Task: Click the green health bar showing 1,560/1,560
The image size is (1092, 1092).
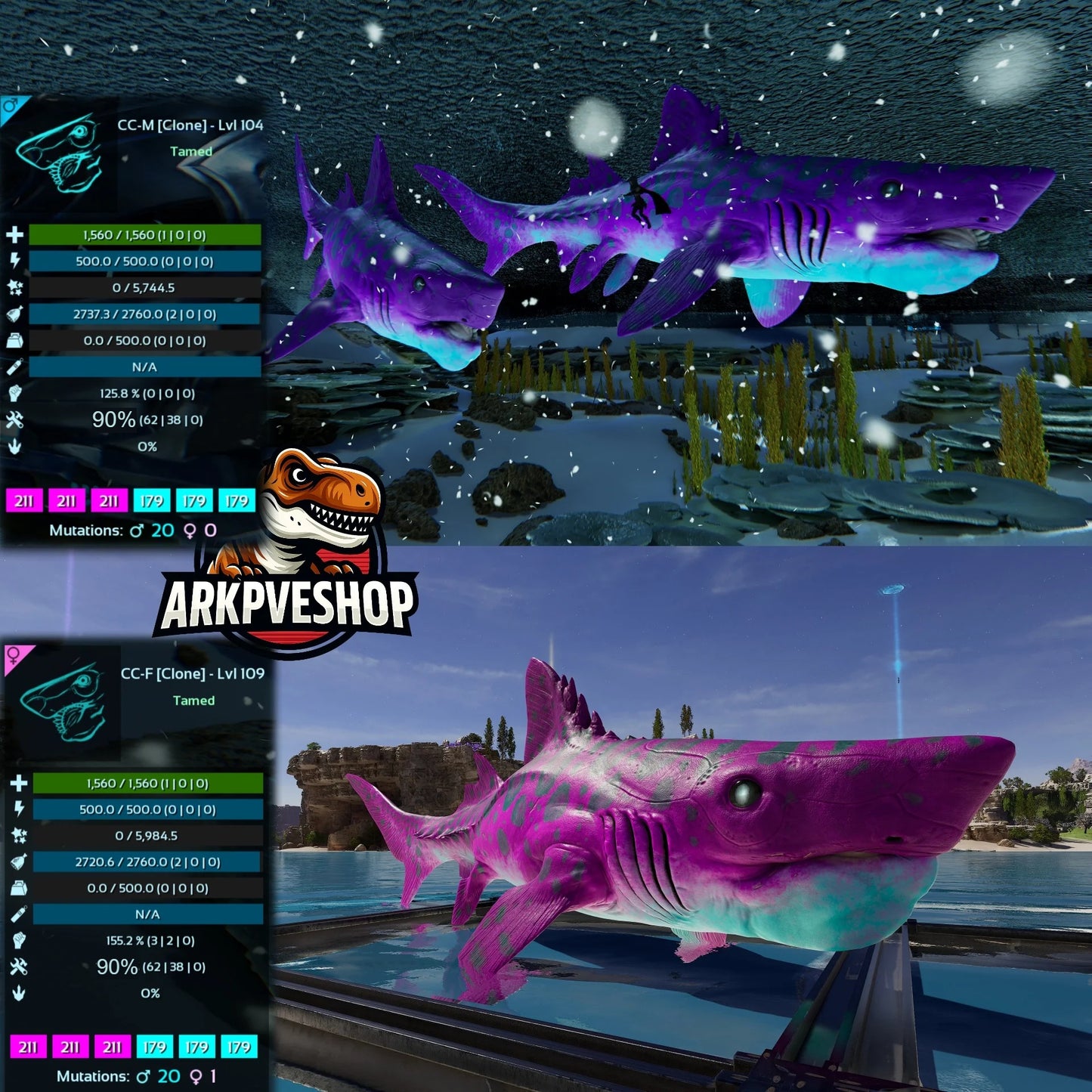Action: (147, 235)
